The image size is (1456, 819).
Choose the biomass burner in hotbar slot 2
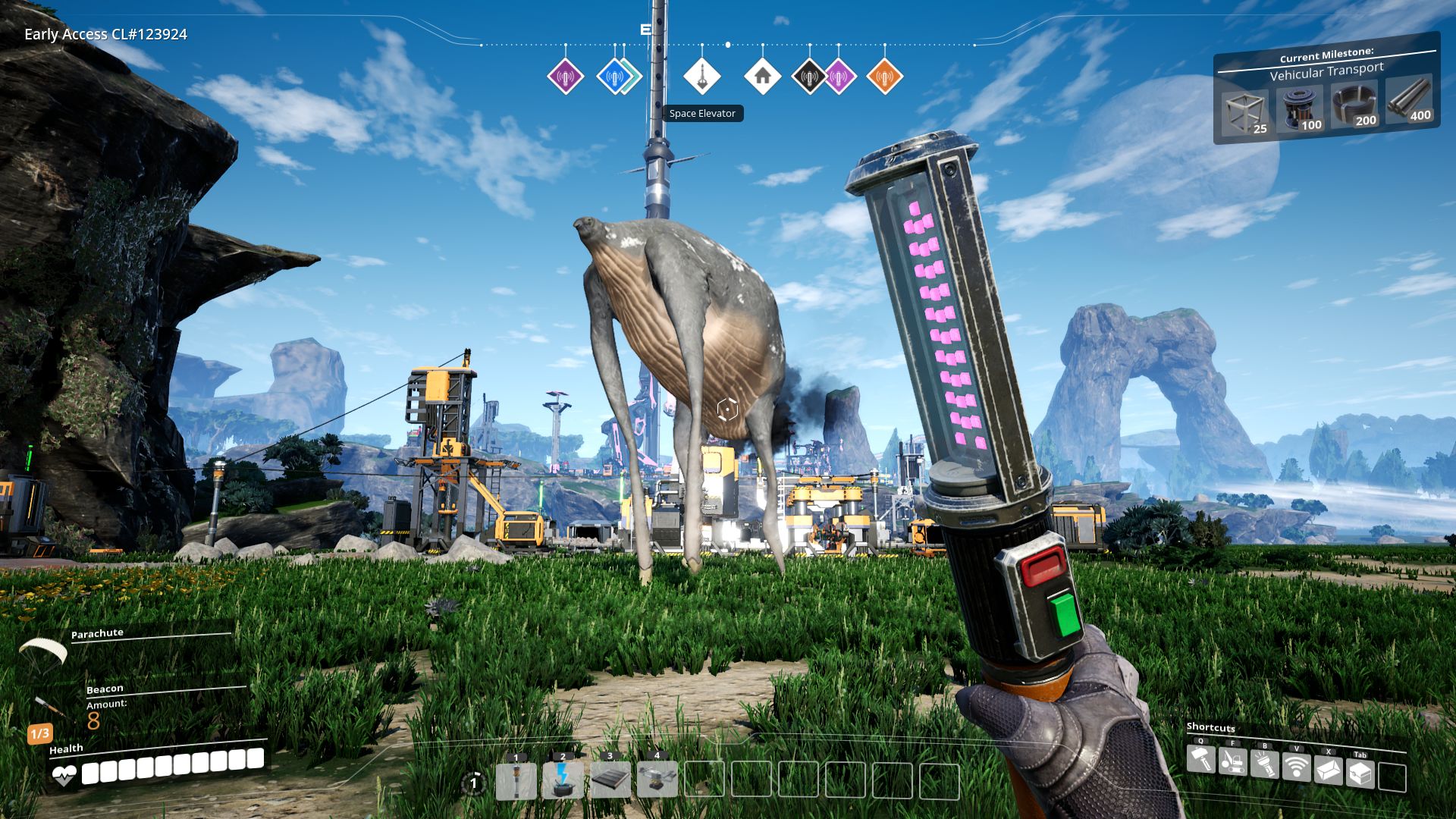click(563, 781)
